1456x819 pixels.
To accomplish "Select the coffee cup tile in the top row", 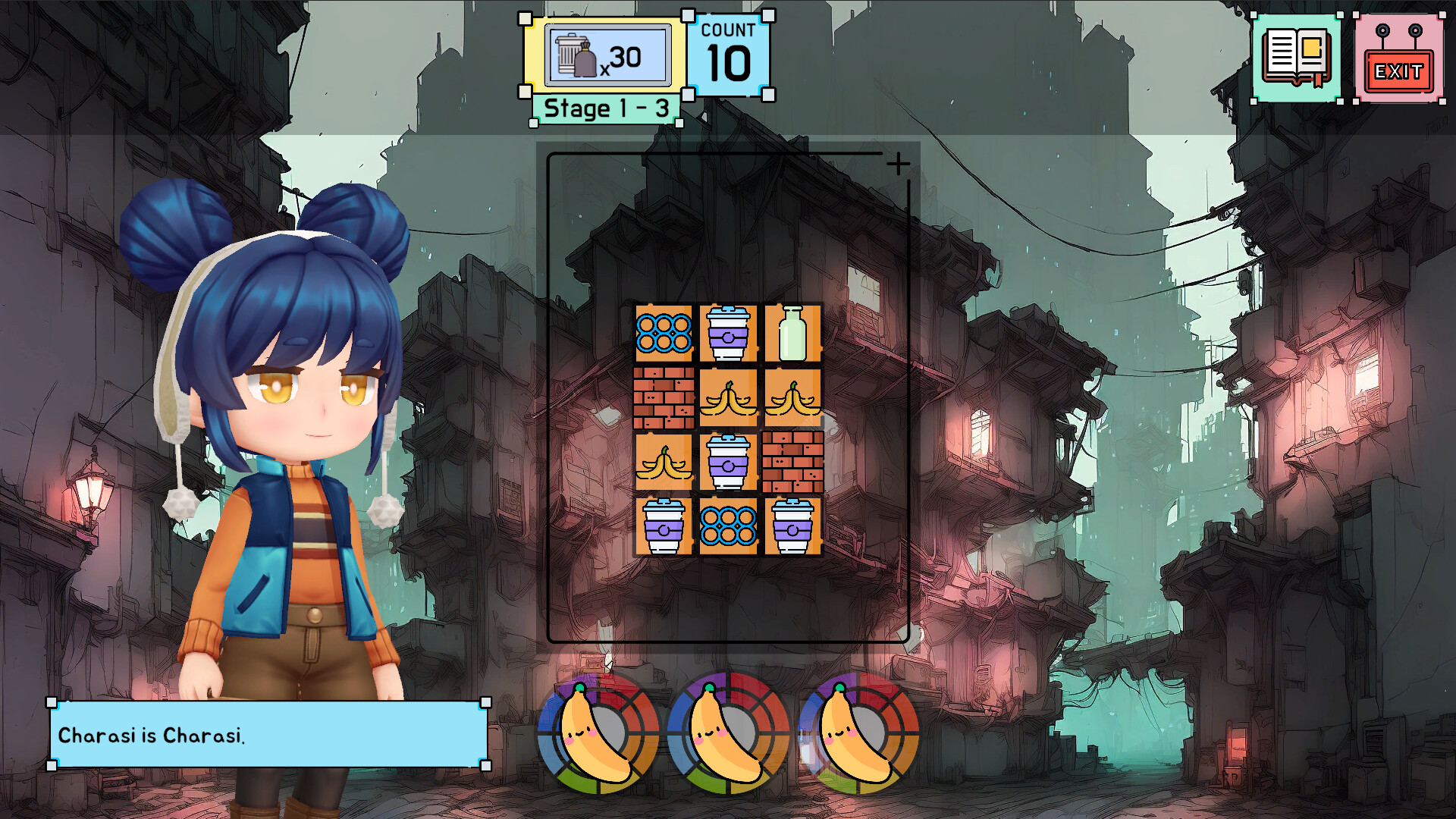I will (726, 334).
